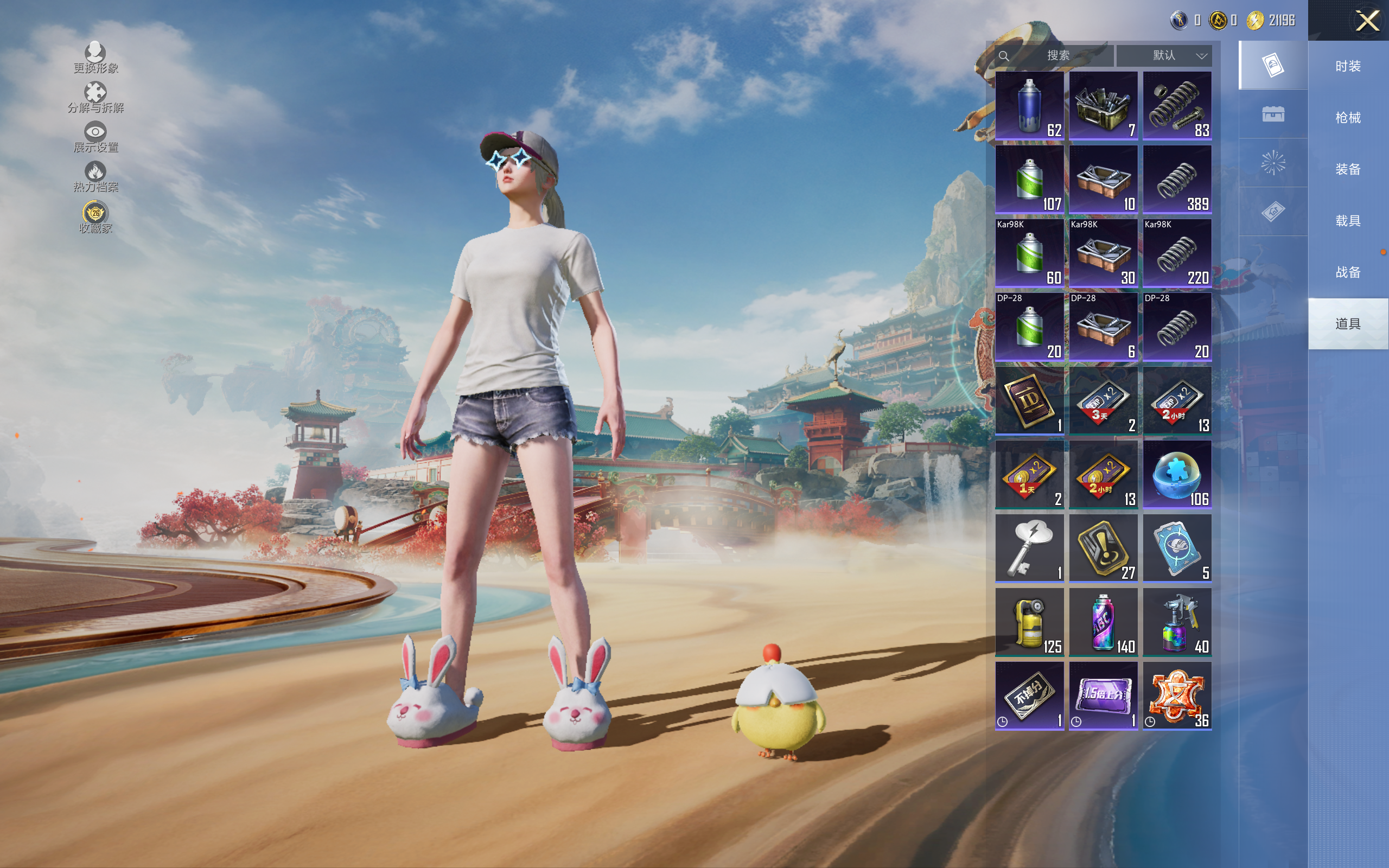
Task: Select the 1.5倍上分 purple card item
Action: (x=1103, y=696)
